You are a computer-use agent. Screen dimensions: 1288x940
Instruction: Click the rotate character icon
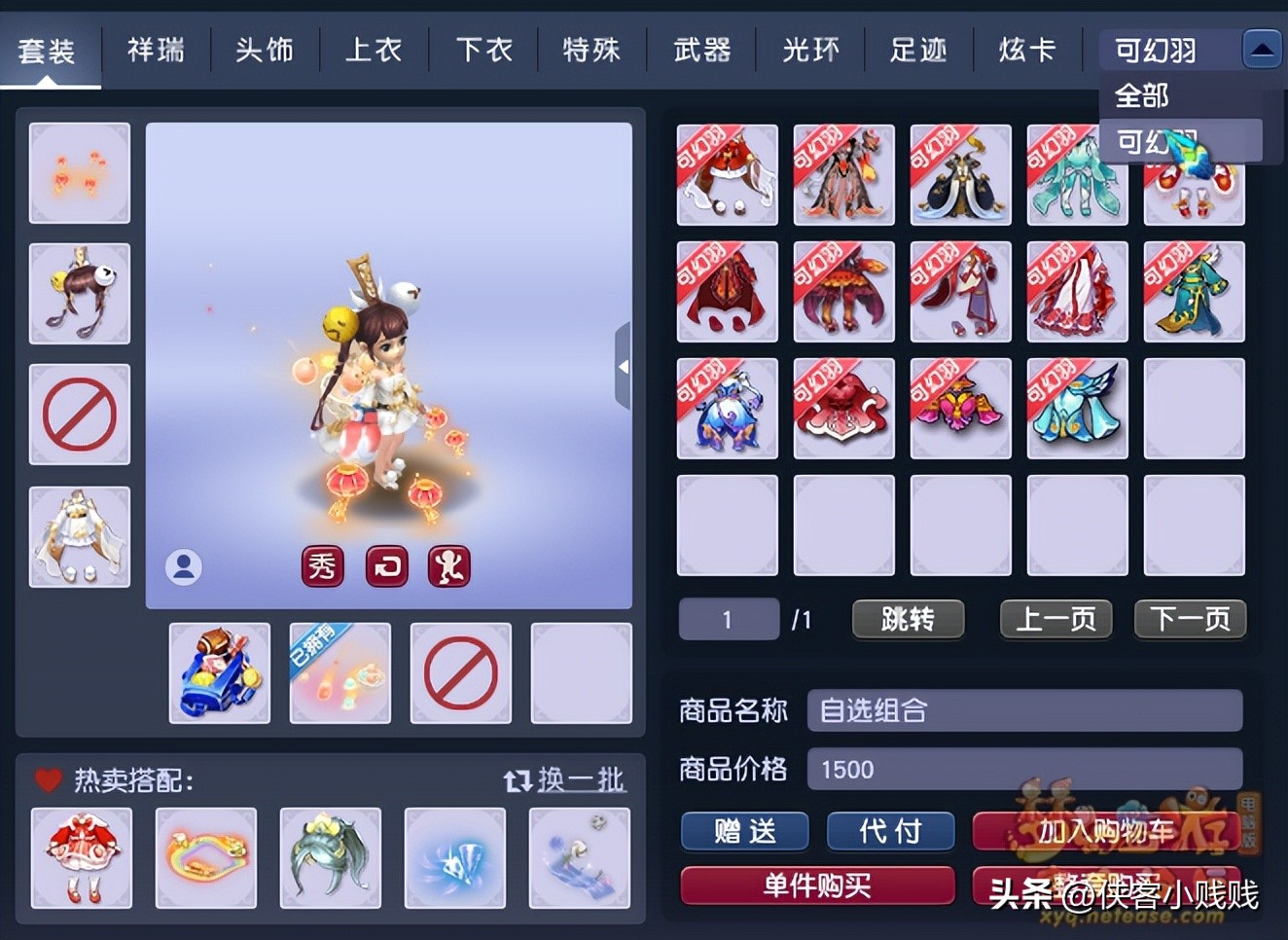387,567
